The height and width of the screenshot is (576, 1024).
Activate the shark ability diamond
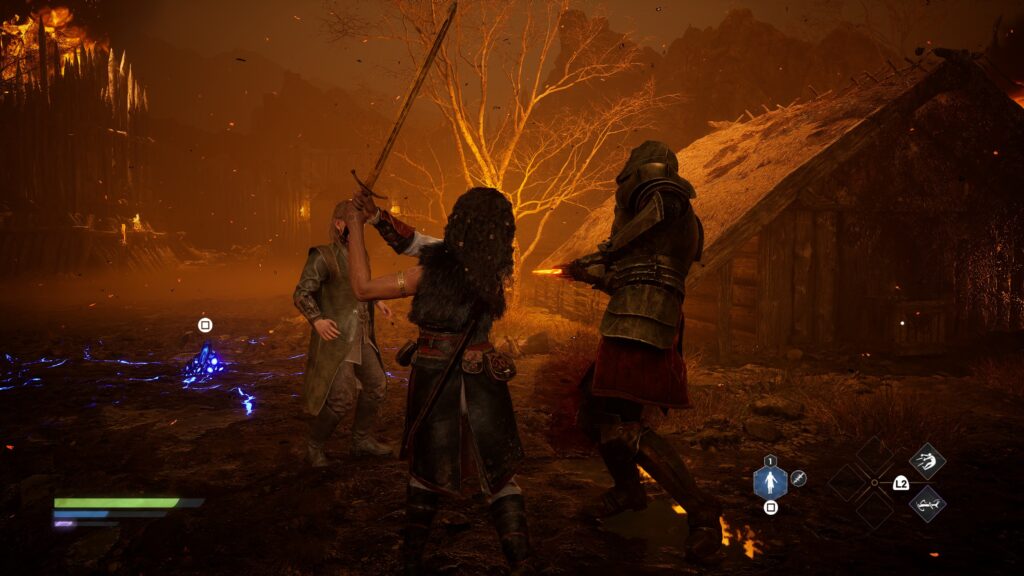pyautogui.click(x=926, y=503)
